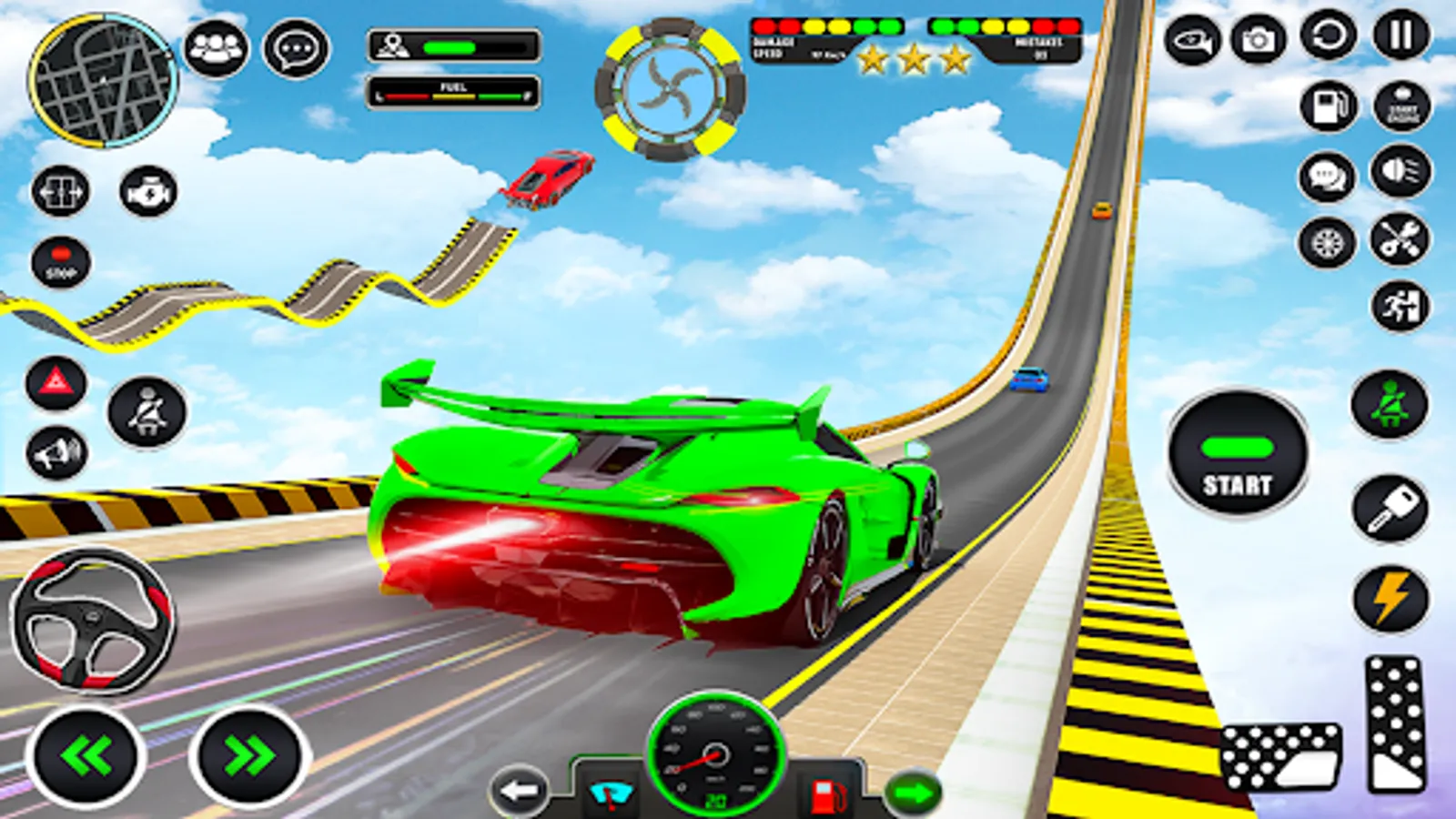Hit the wide brake pedal

tap(1280, 756)
